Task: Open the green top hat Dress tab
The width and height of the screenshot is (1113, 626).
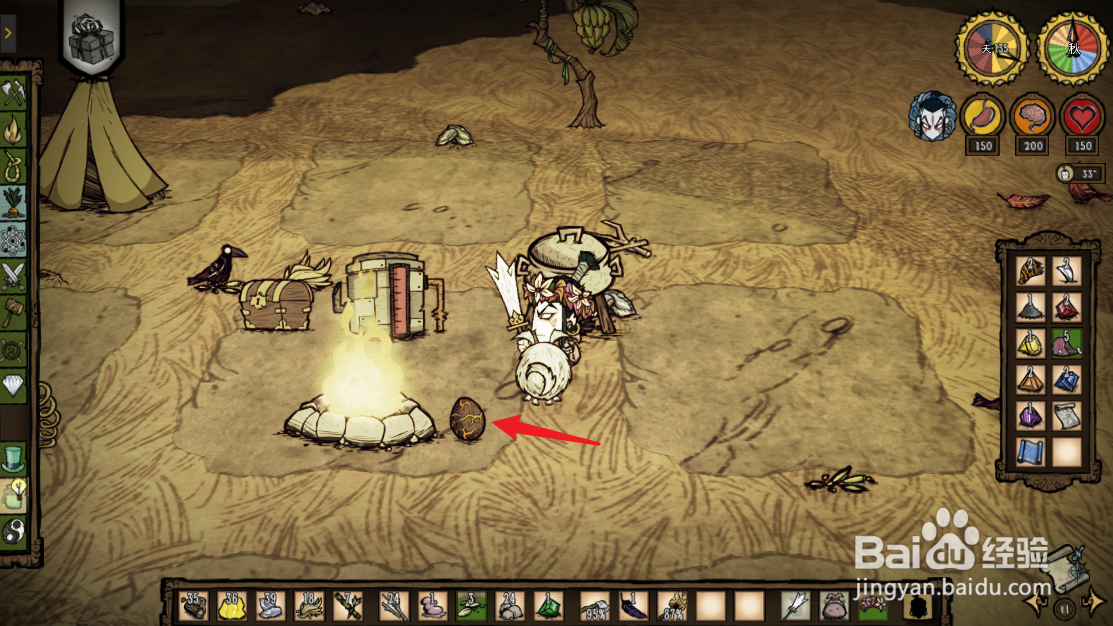Action: click(x=15, y=458)
